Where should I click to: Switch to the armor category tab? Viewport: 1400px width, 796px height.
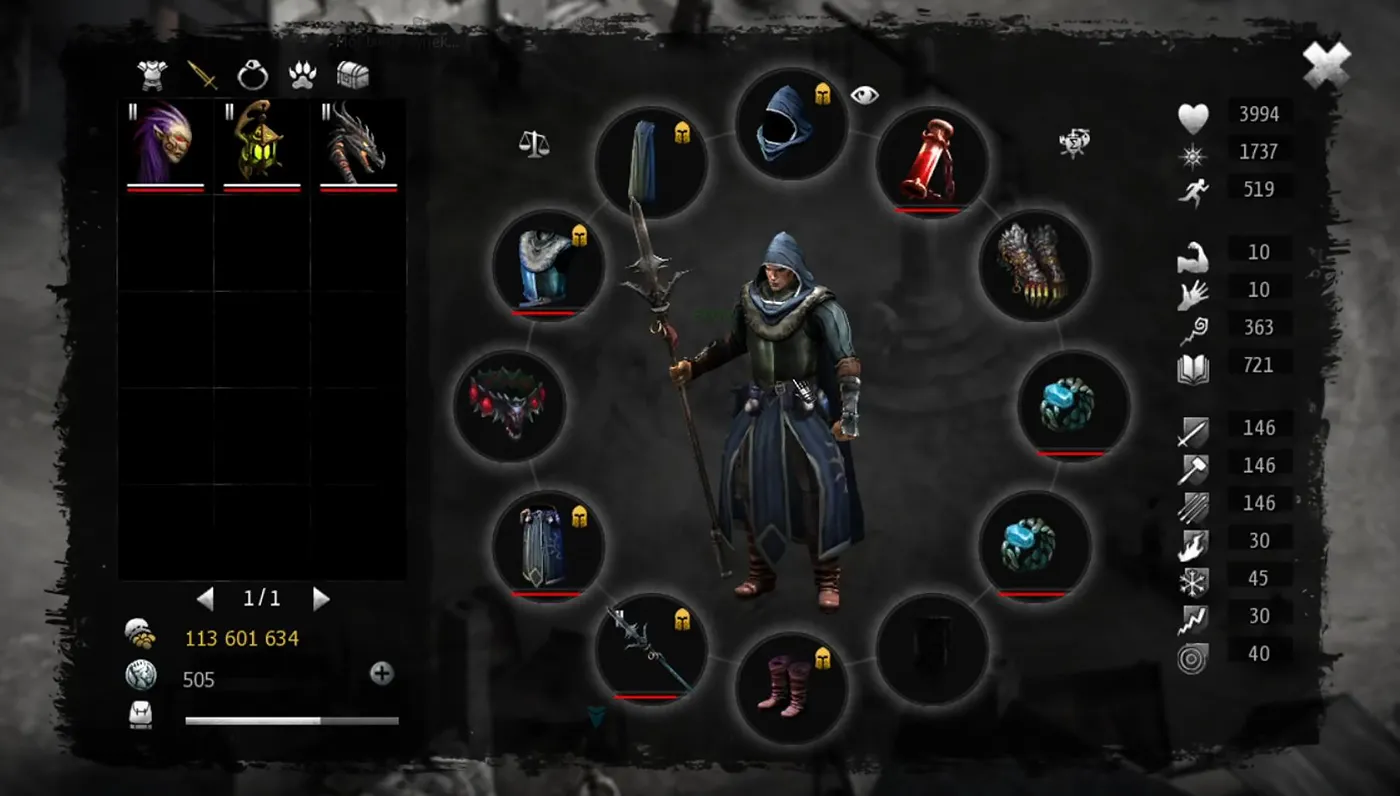click(152, 75)
